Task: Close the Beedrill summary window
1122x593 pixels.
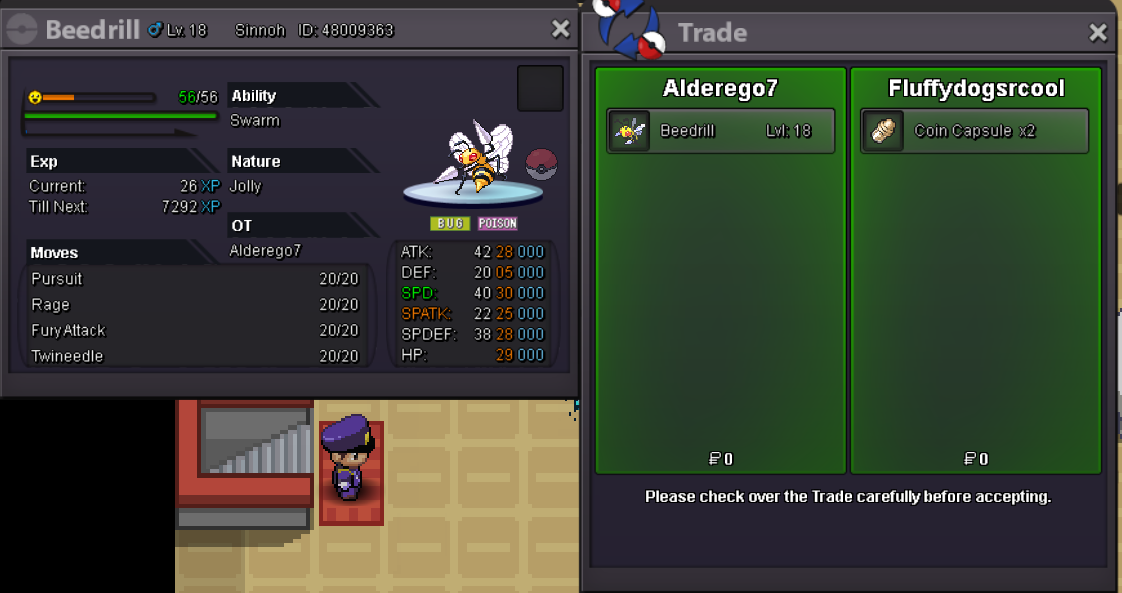Action: [x=561, y=30]
